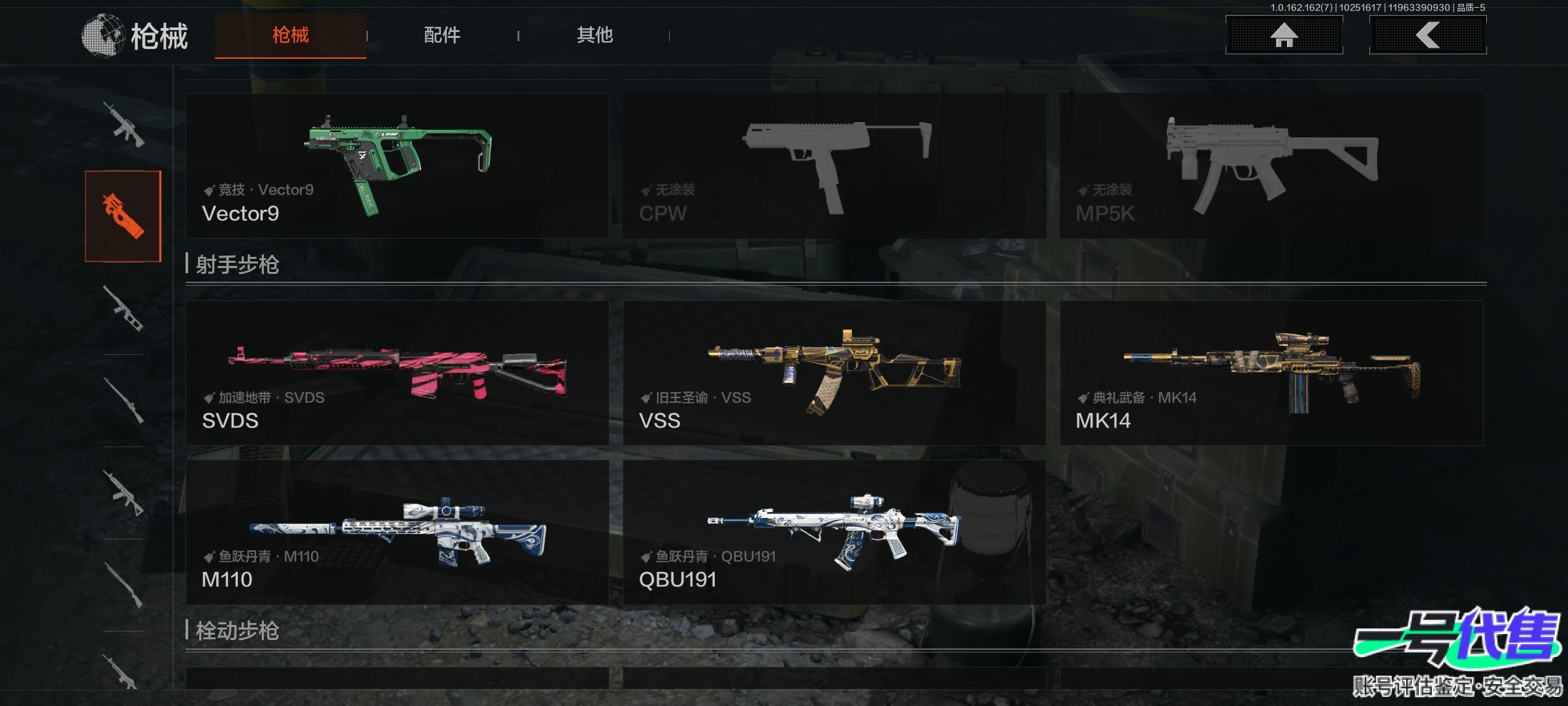
Task: Click the back arrow button
Action: click(1428, 35)
